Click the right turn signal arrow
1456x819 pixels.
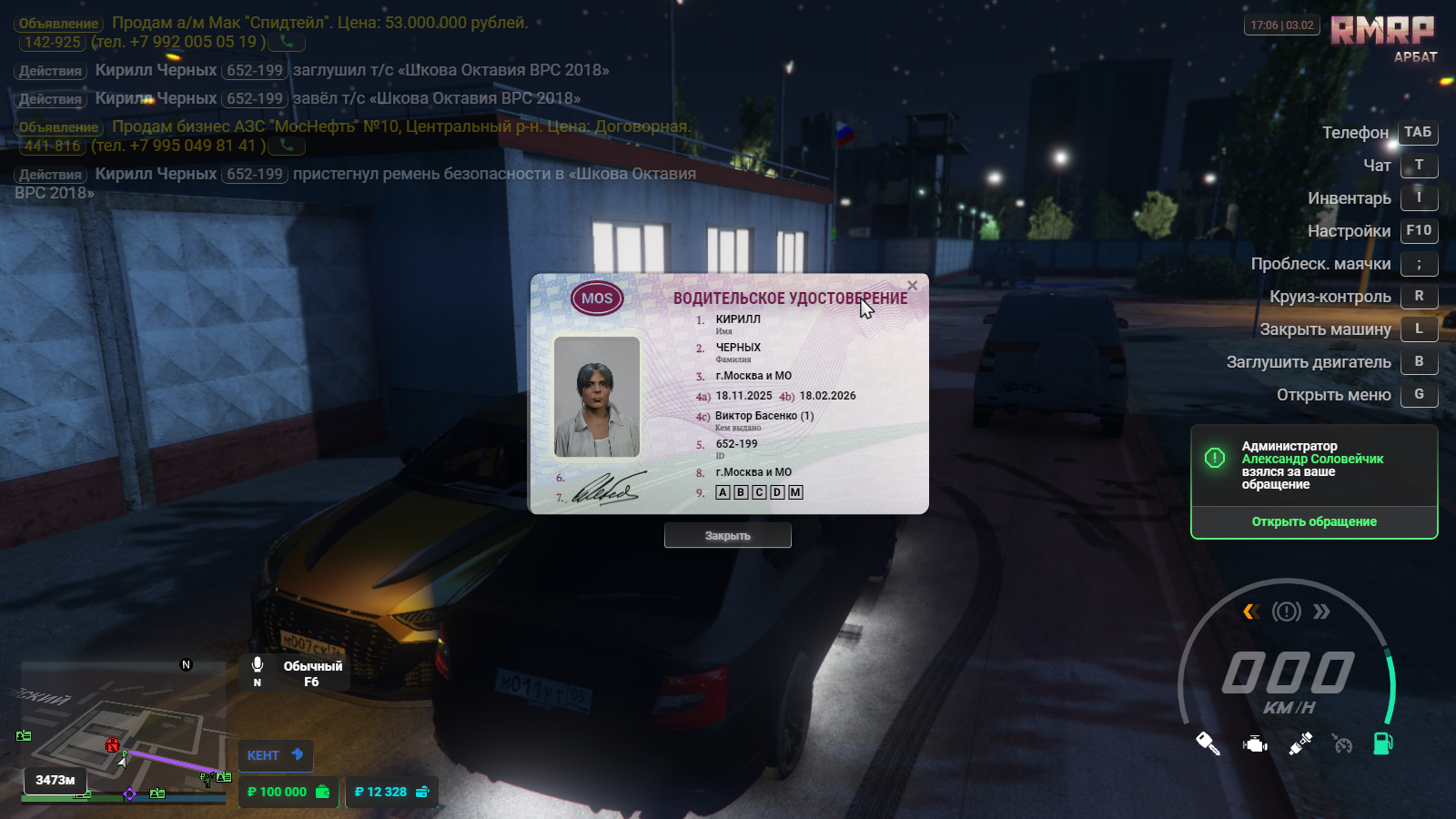pos(1321,612)
